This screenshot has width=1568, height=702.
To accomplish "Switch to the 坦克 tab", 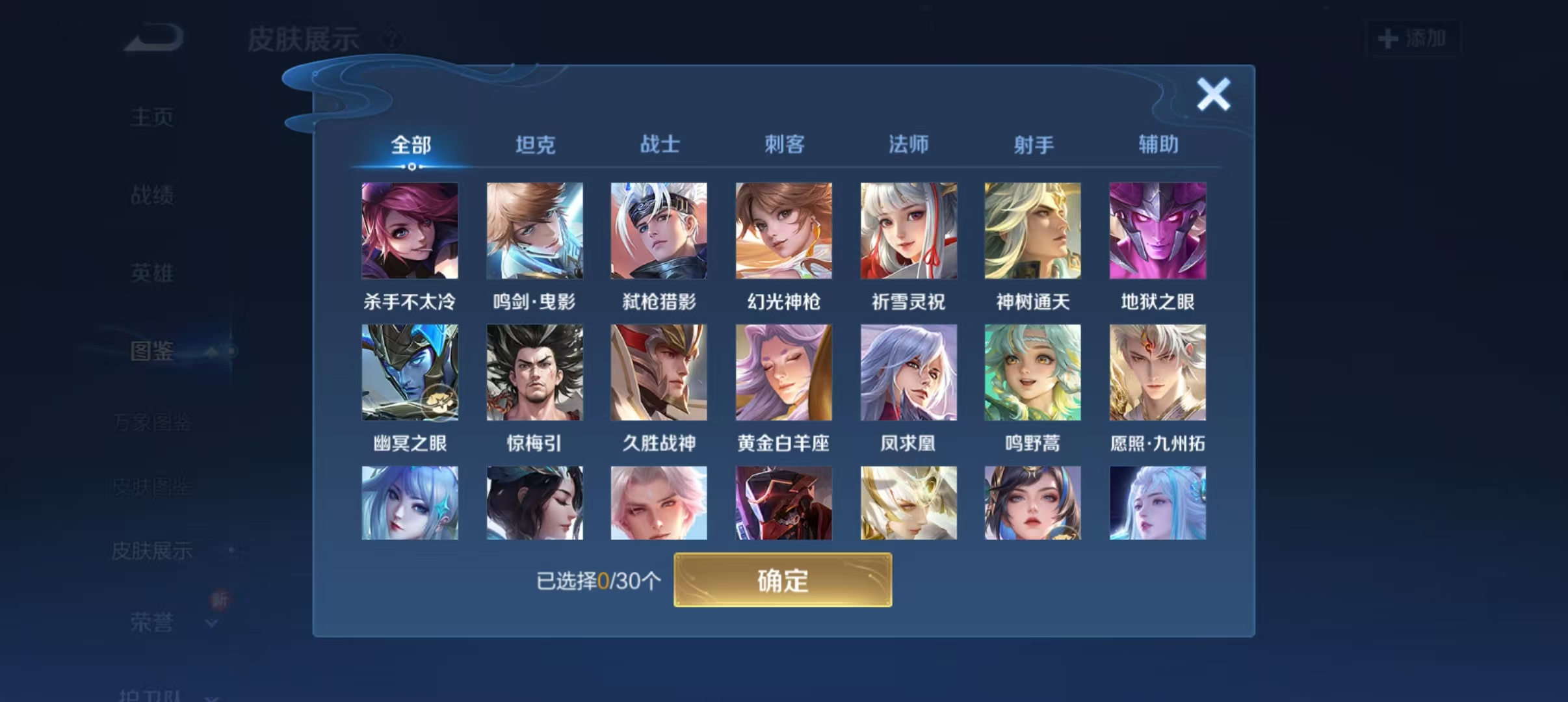I will click(534, 144).
